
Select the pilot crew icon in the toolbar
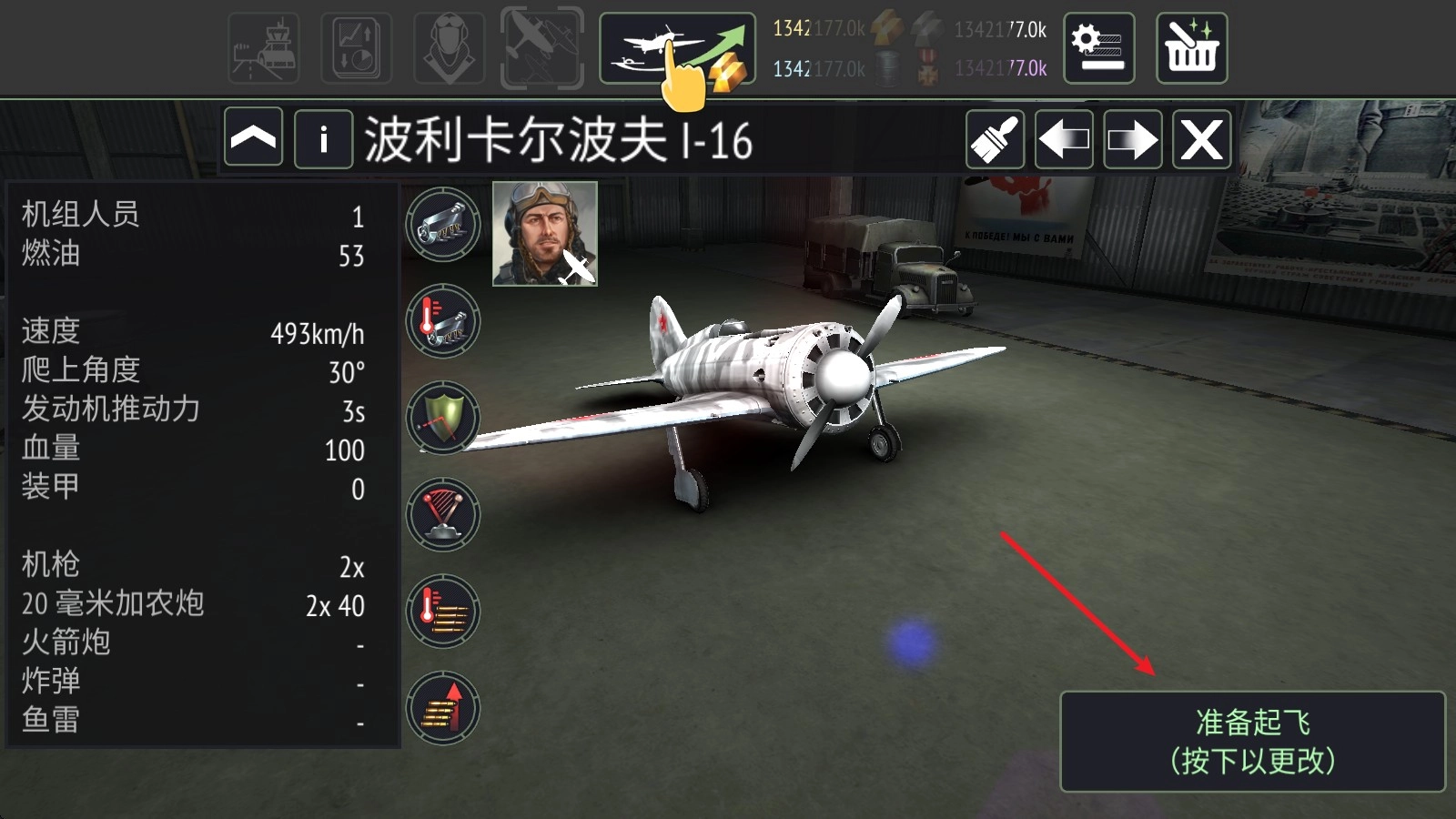(448, 47)
